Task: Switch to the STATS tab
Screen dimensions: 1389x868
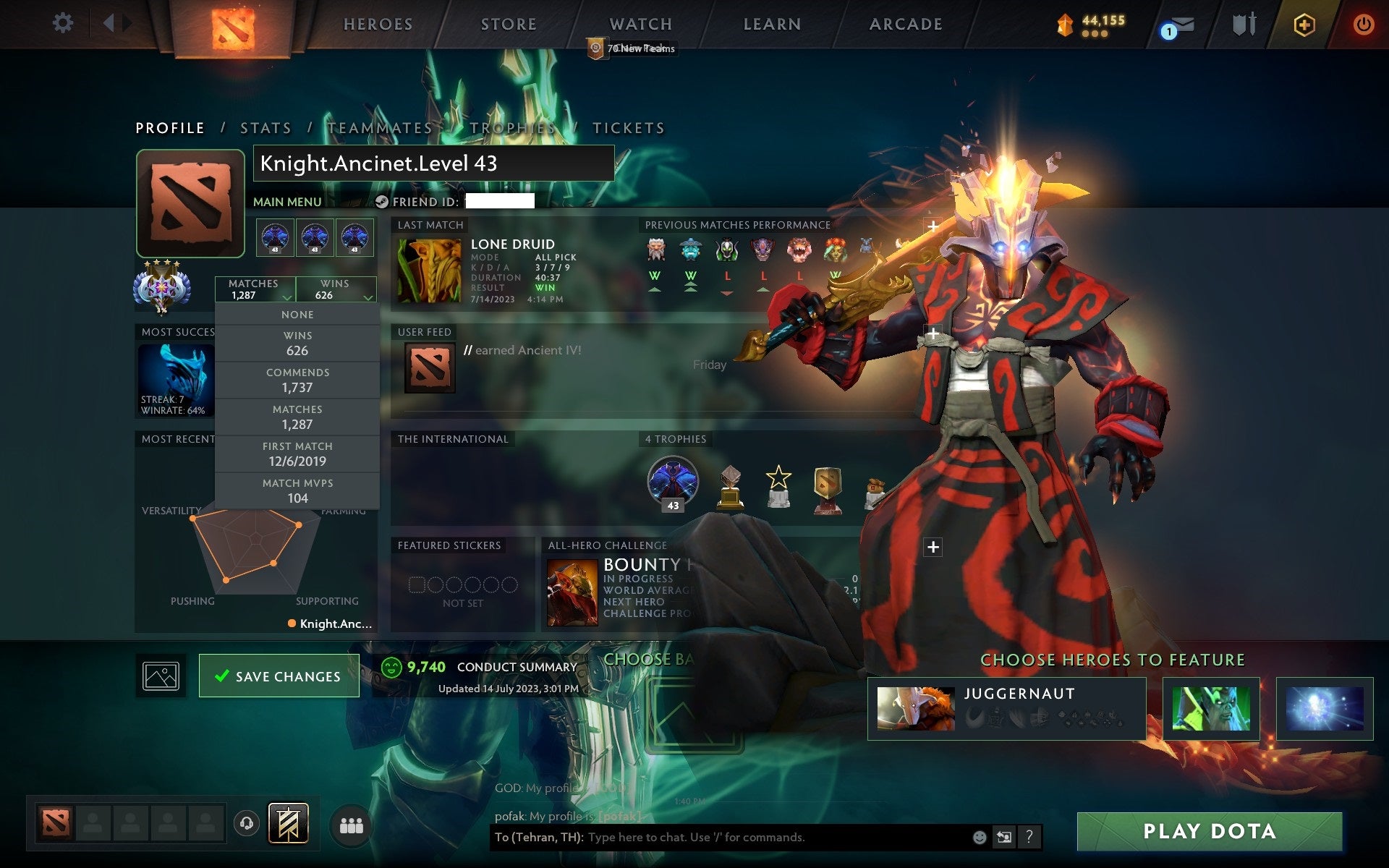Action: (266, 127)
